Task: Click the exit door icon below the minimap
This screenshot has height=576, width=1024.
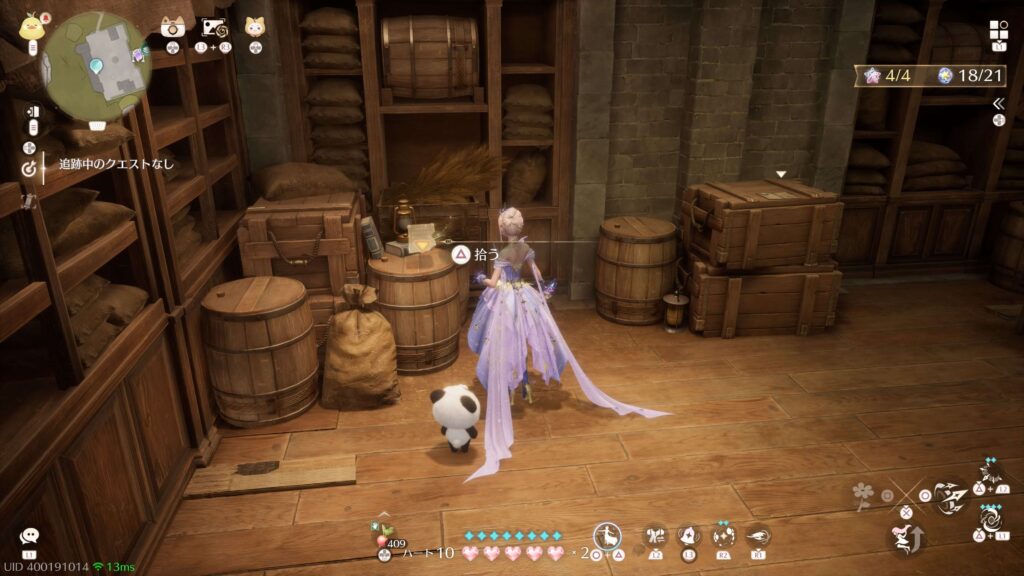Action: [32, 111]
